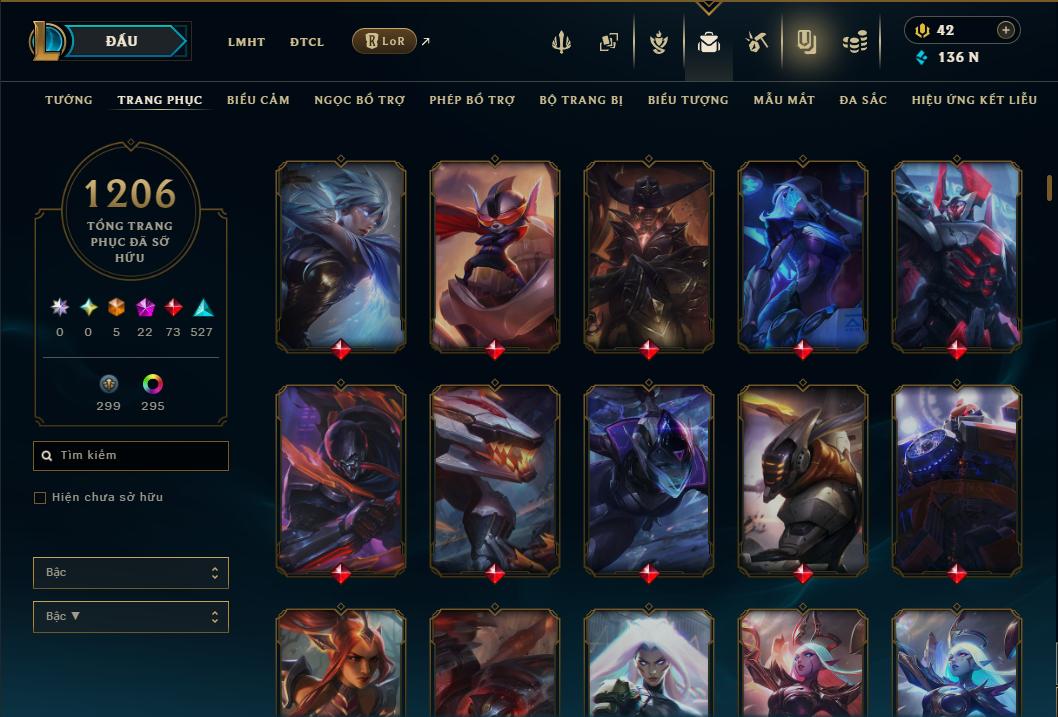The image size is (1058, 717).
Task: Open the loot hammer icon
Action: 757,42
